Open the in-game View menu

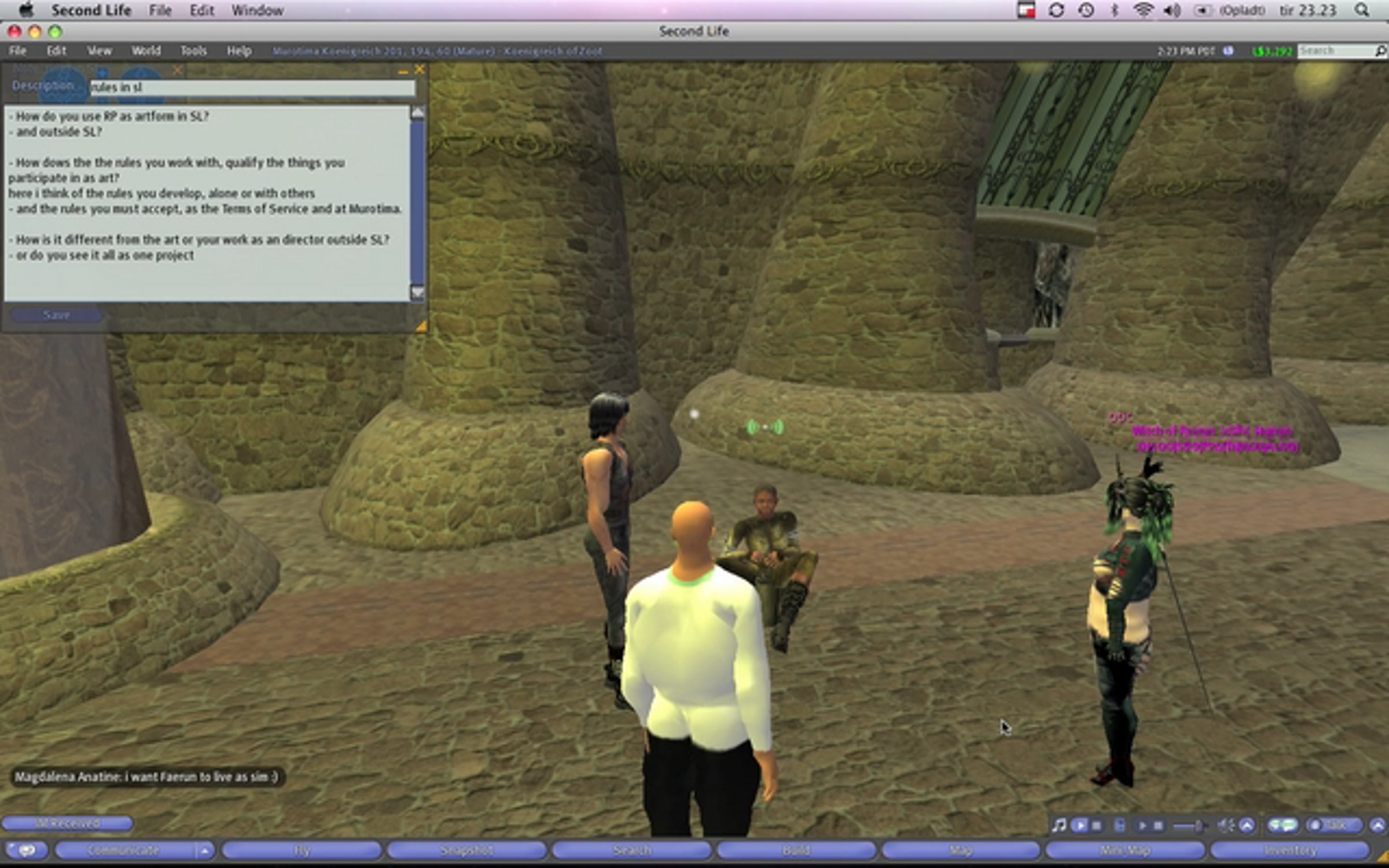[99, 51]
